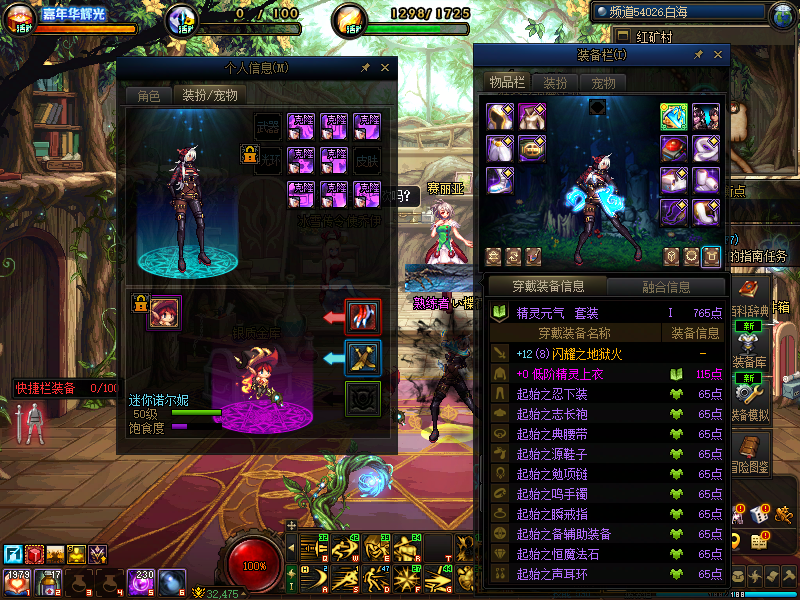Click the red button equipment slot
Screen dimensions: 800x600
[x=673, y=149]
